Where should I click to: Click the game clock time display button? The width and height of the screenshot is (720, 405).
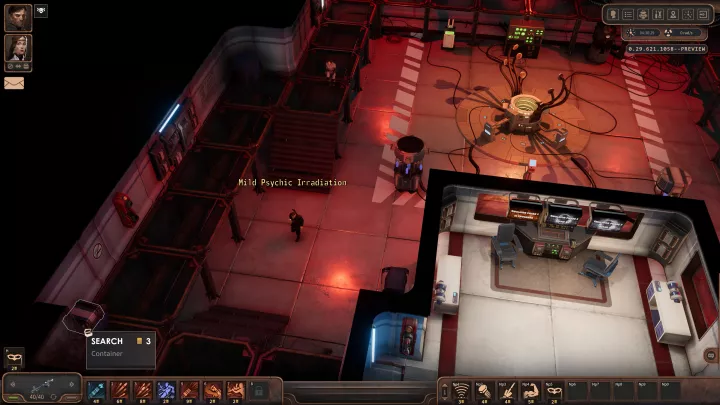pos(641,32)
